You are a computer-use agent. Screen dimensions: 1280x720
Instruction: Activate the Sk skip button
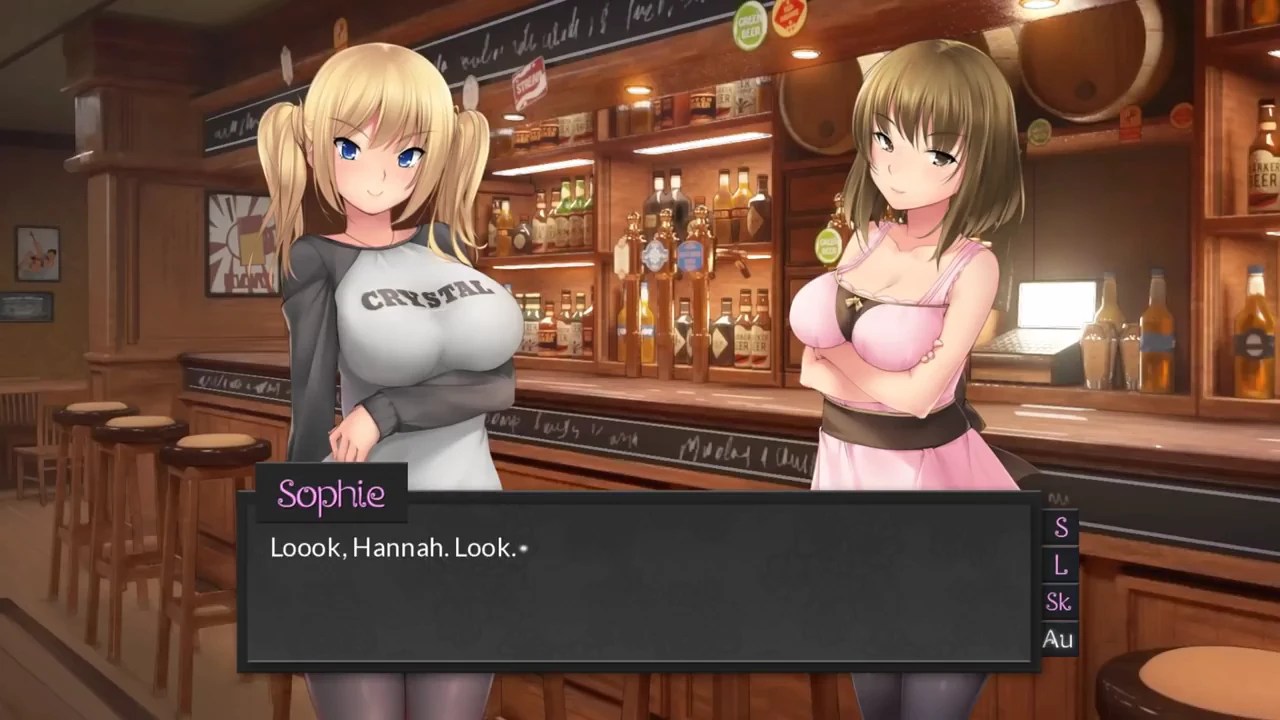point(1059,602)
